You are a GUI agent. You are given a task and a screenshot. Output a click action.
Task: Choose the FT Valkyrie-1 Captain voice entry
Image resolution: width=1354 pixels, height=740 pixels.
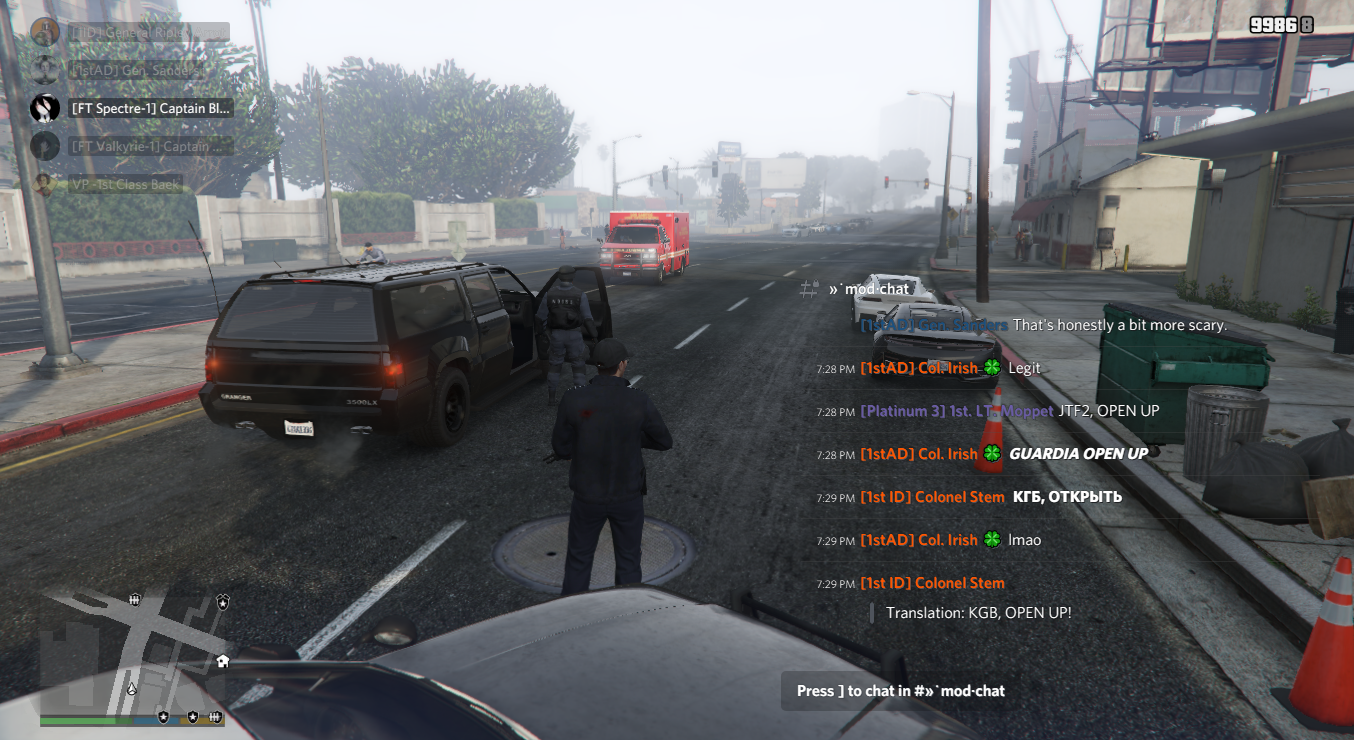(150, 146)
